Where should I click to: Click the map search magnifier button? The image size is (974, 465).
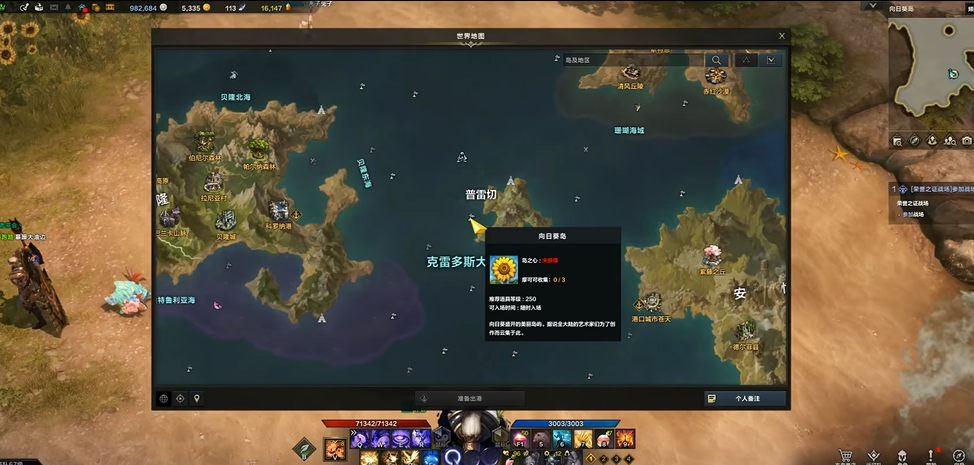716,60
